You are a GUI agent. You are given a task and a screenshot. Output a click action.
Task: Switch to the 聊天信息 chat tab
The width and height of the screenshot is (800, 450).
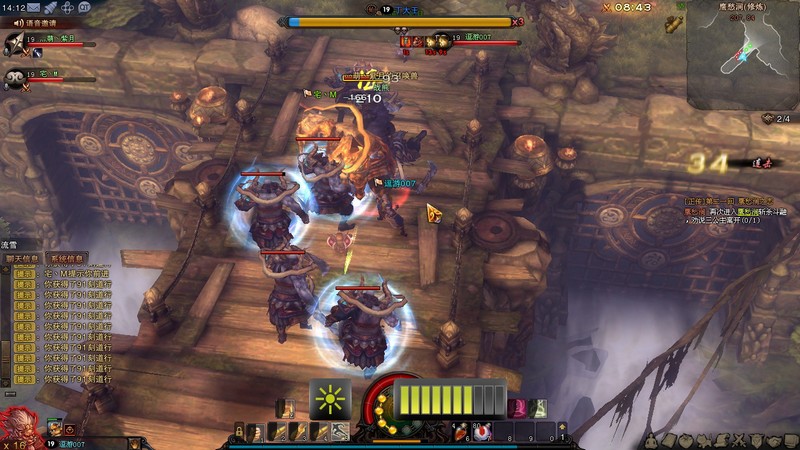24,257
